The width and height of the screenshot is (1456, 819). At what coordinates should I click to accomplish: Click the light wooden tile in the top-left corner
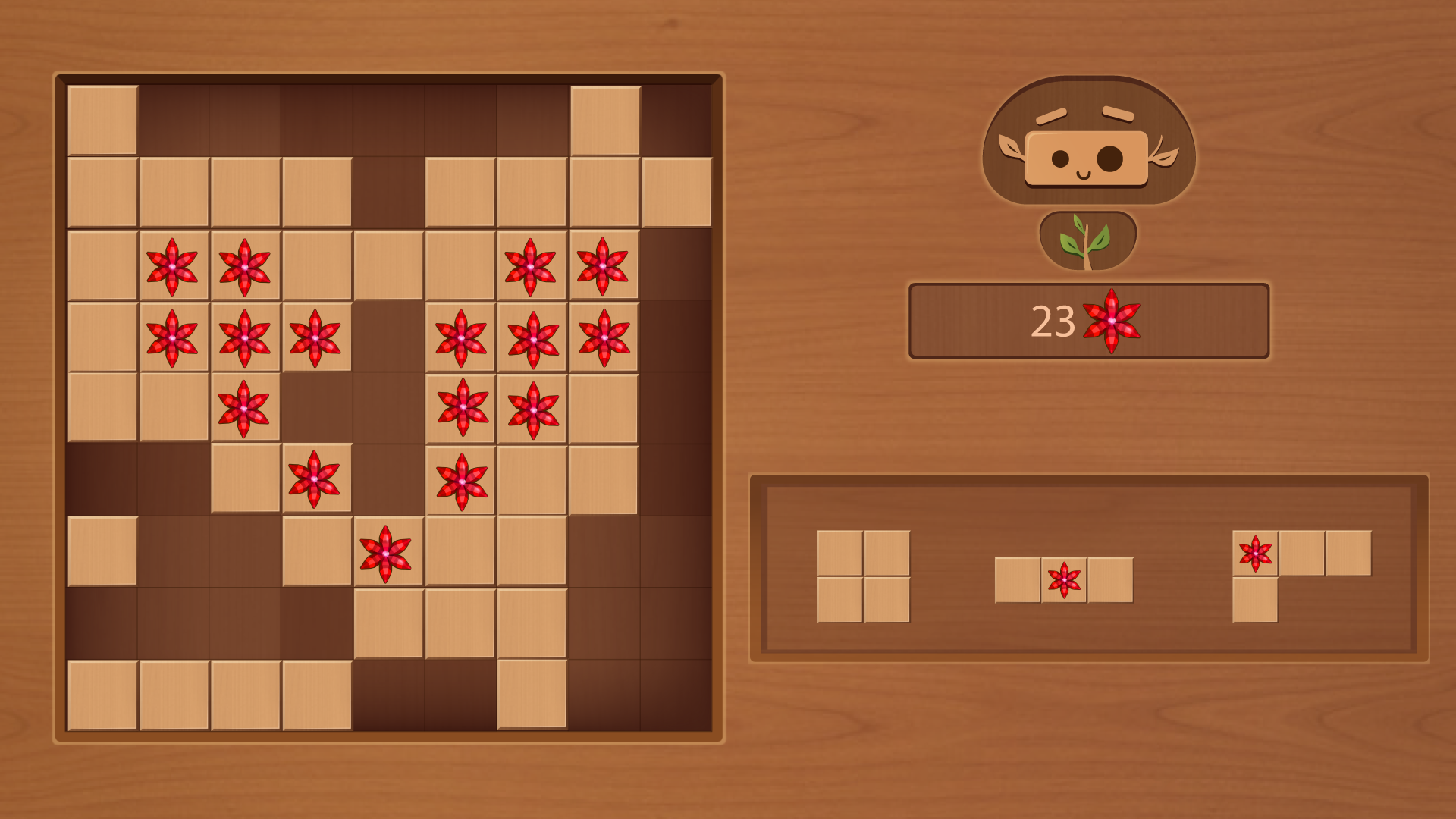[x=101, y=118]
